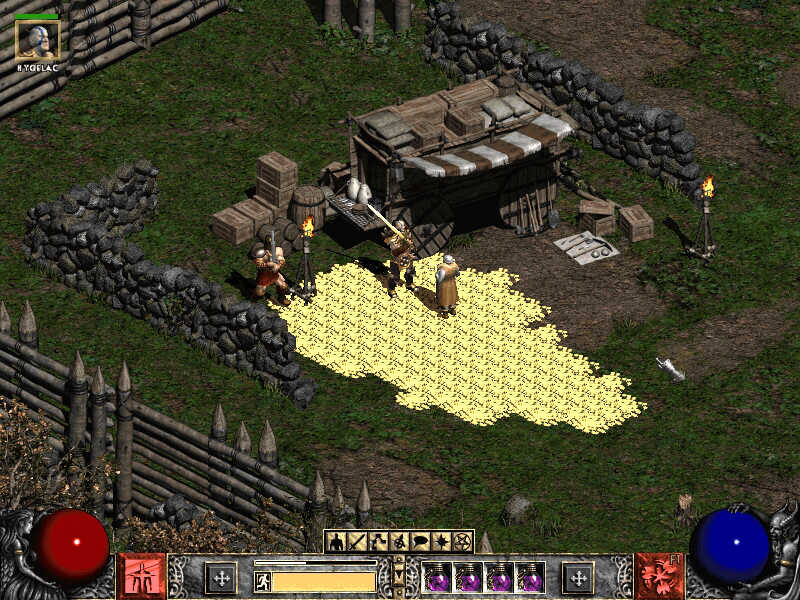800x600 pixels.
Task: Open inventory via the sword icon
Action: [x=358, y=541]
